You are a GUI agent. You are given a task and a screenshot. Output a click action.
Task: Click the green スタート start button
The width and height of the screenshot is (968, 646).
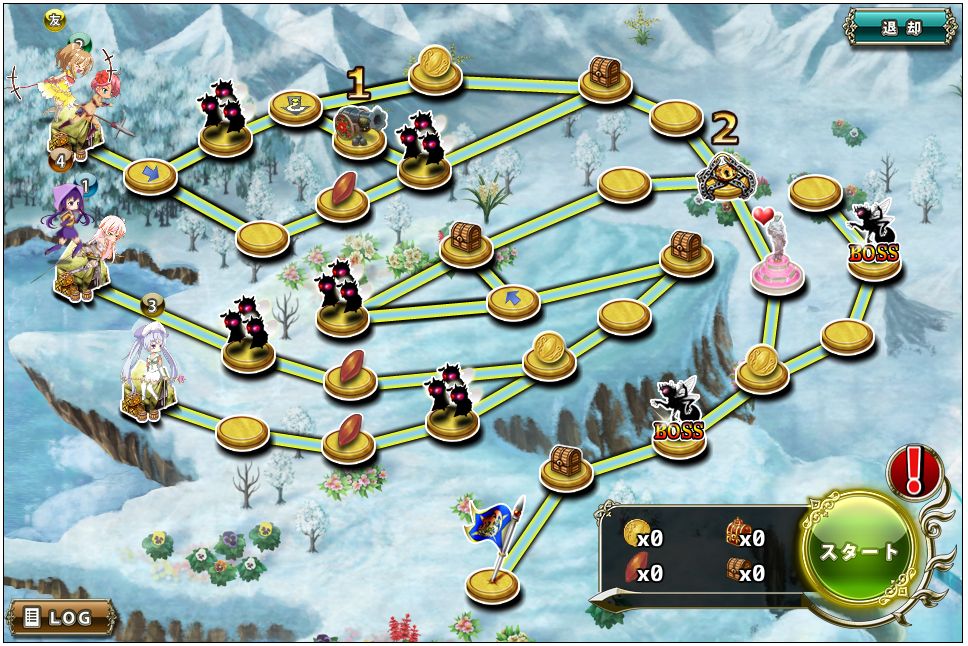click(x=859, y=551)
